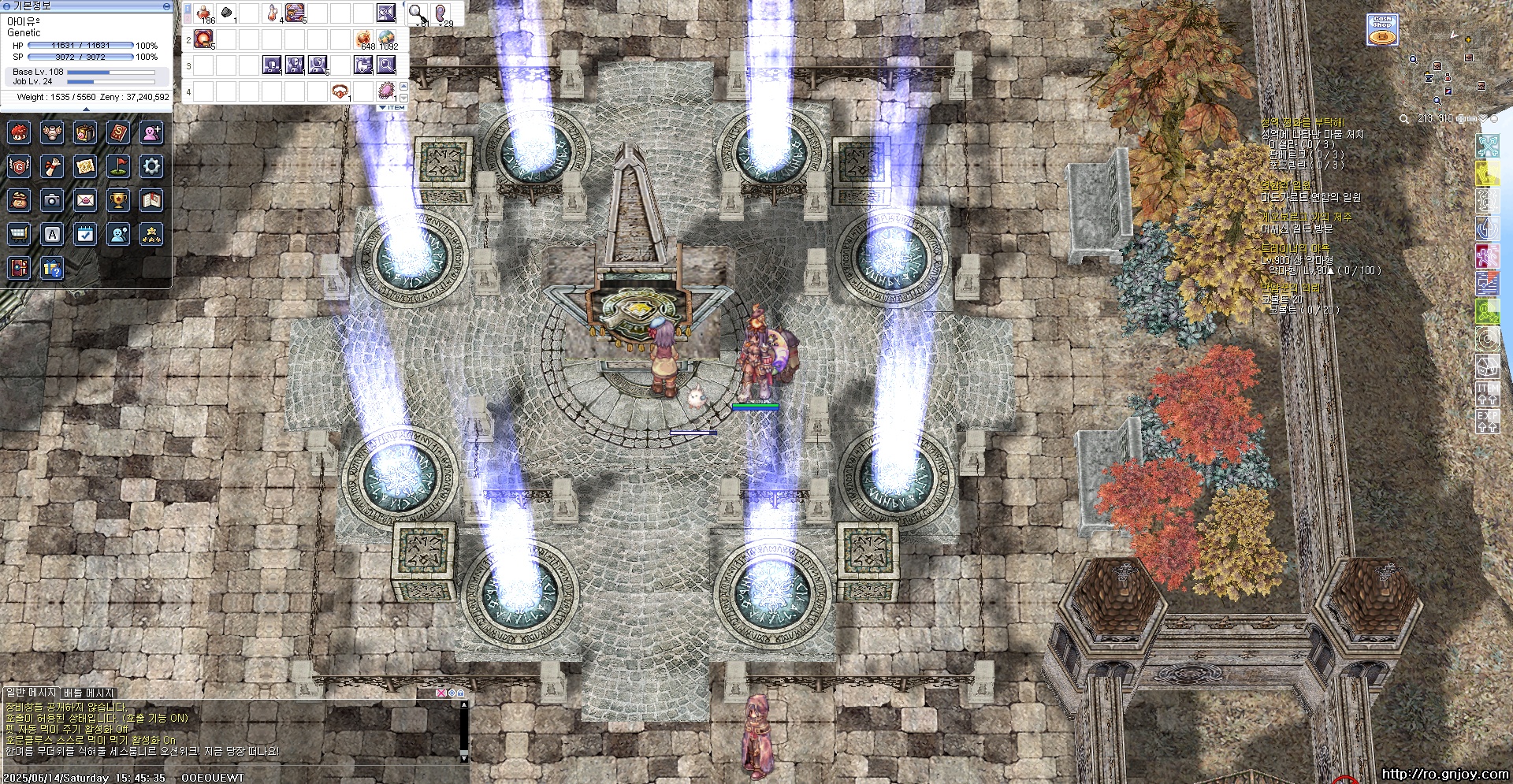
Task: Open the world map parchment icon
Action: pos(85,166)
